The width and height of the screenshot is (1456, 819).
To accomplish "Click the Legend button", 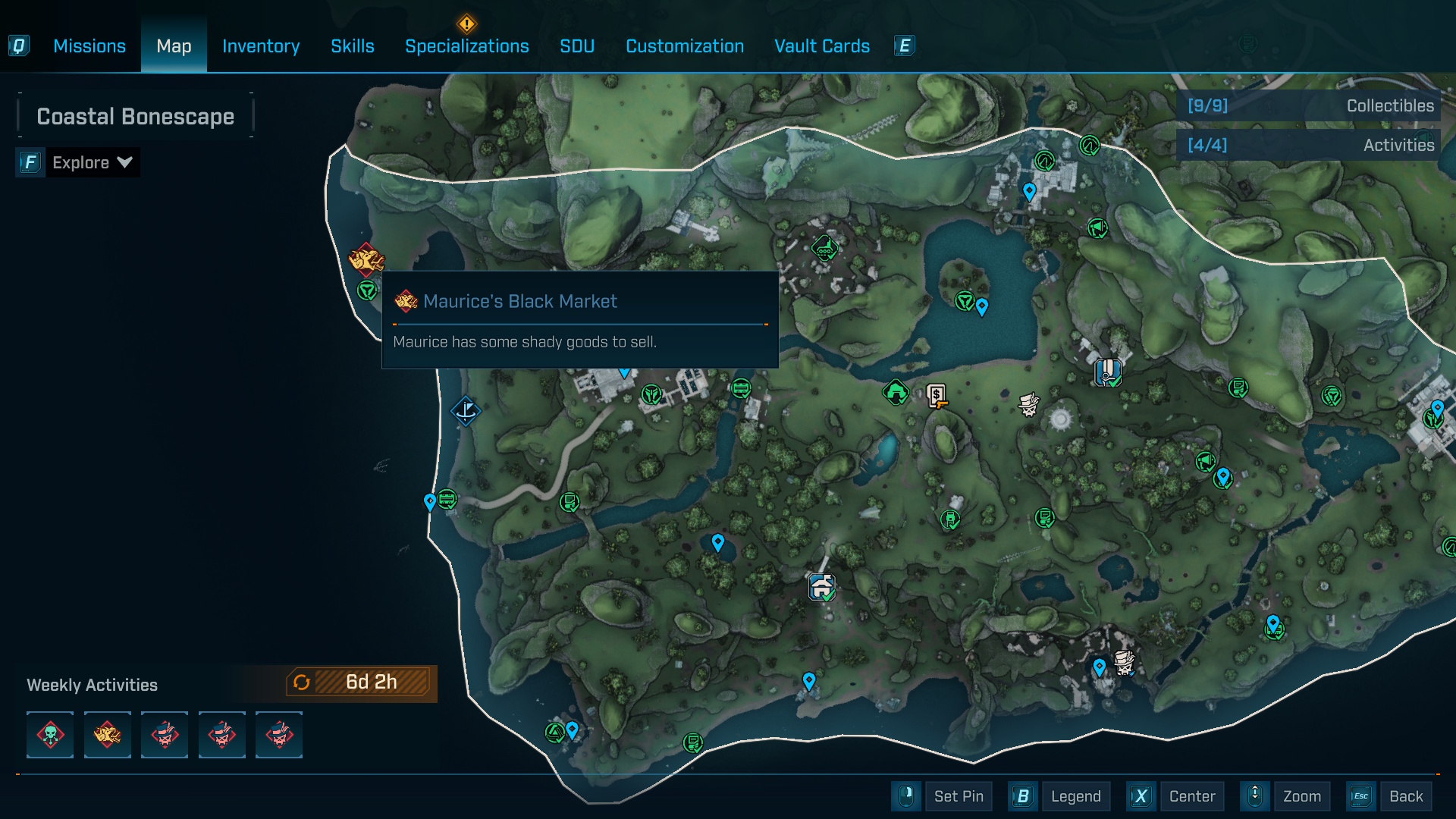I will 1075,796.
